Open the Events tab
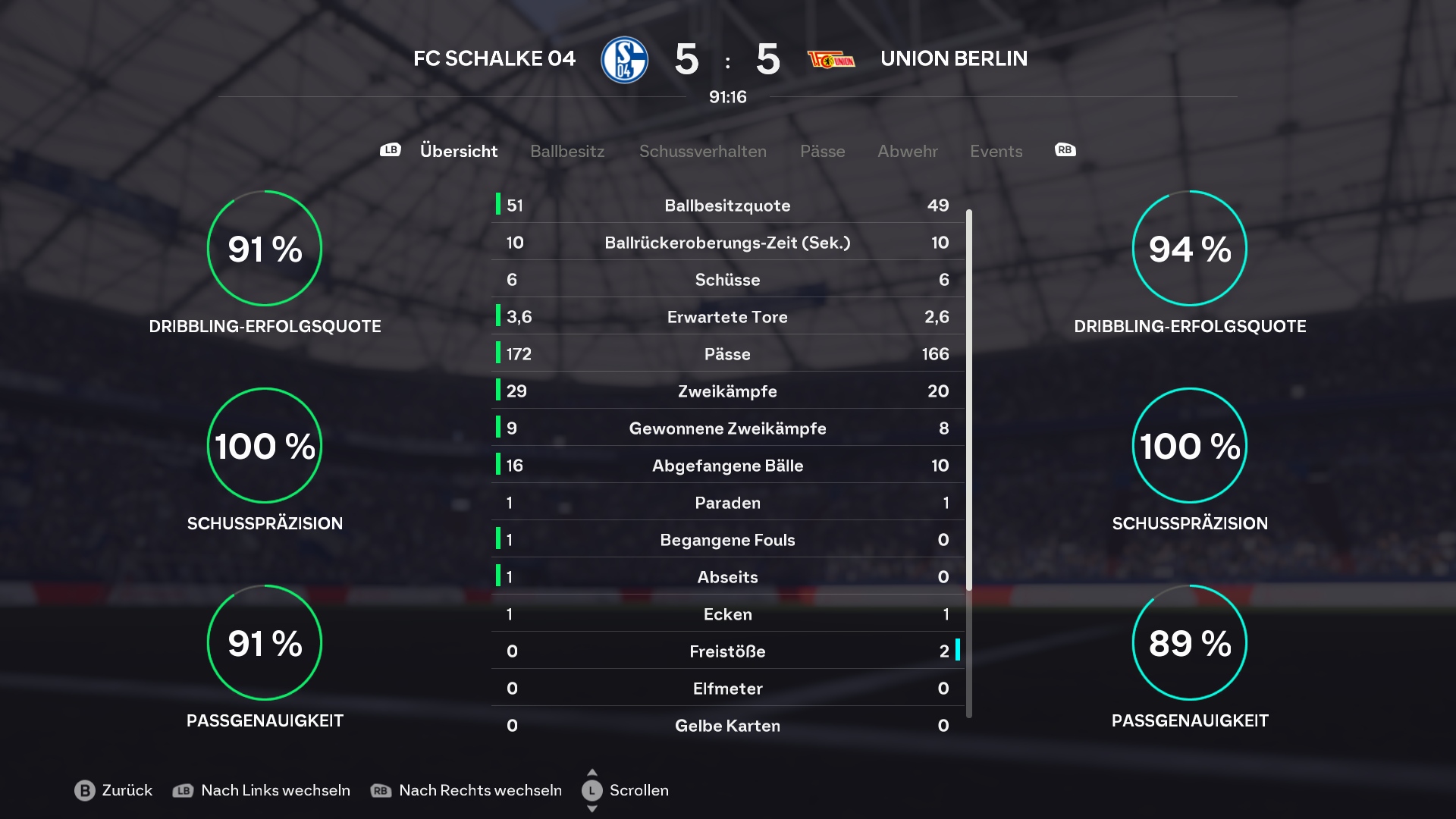This screenshot has height=819, width=1456. pos(996,151)
